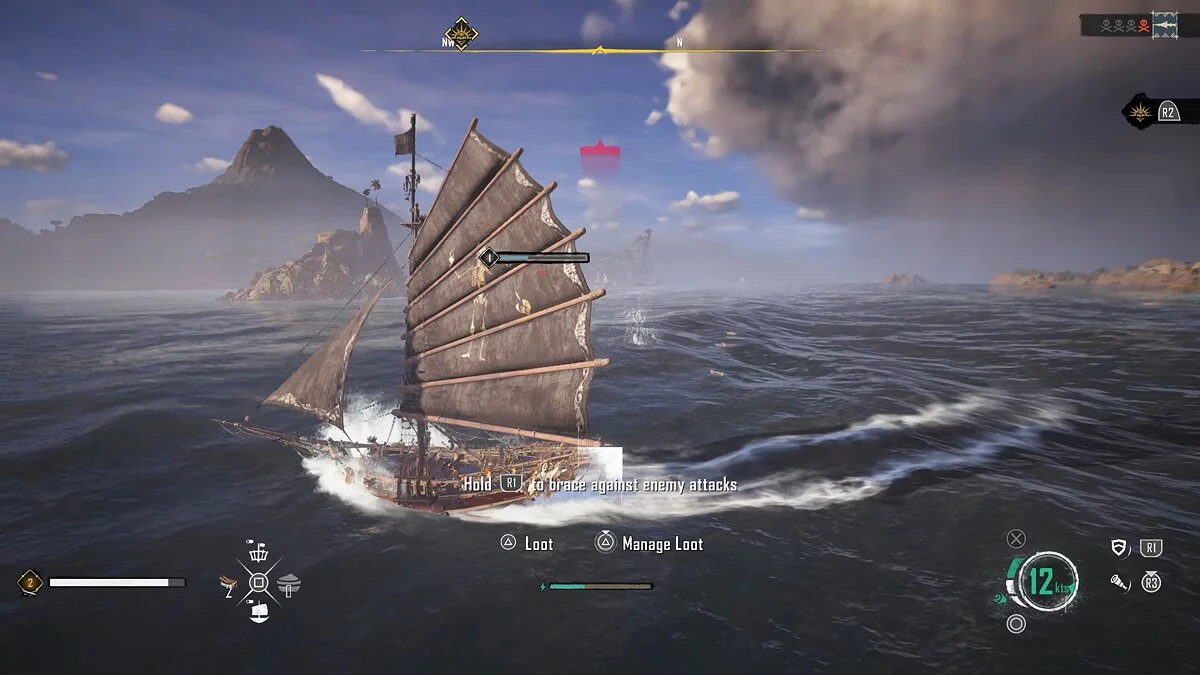
Task: Click the ship rank 2 diamond badge
Action: coord(29,582)
